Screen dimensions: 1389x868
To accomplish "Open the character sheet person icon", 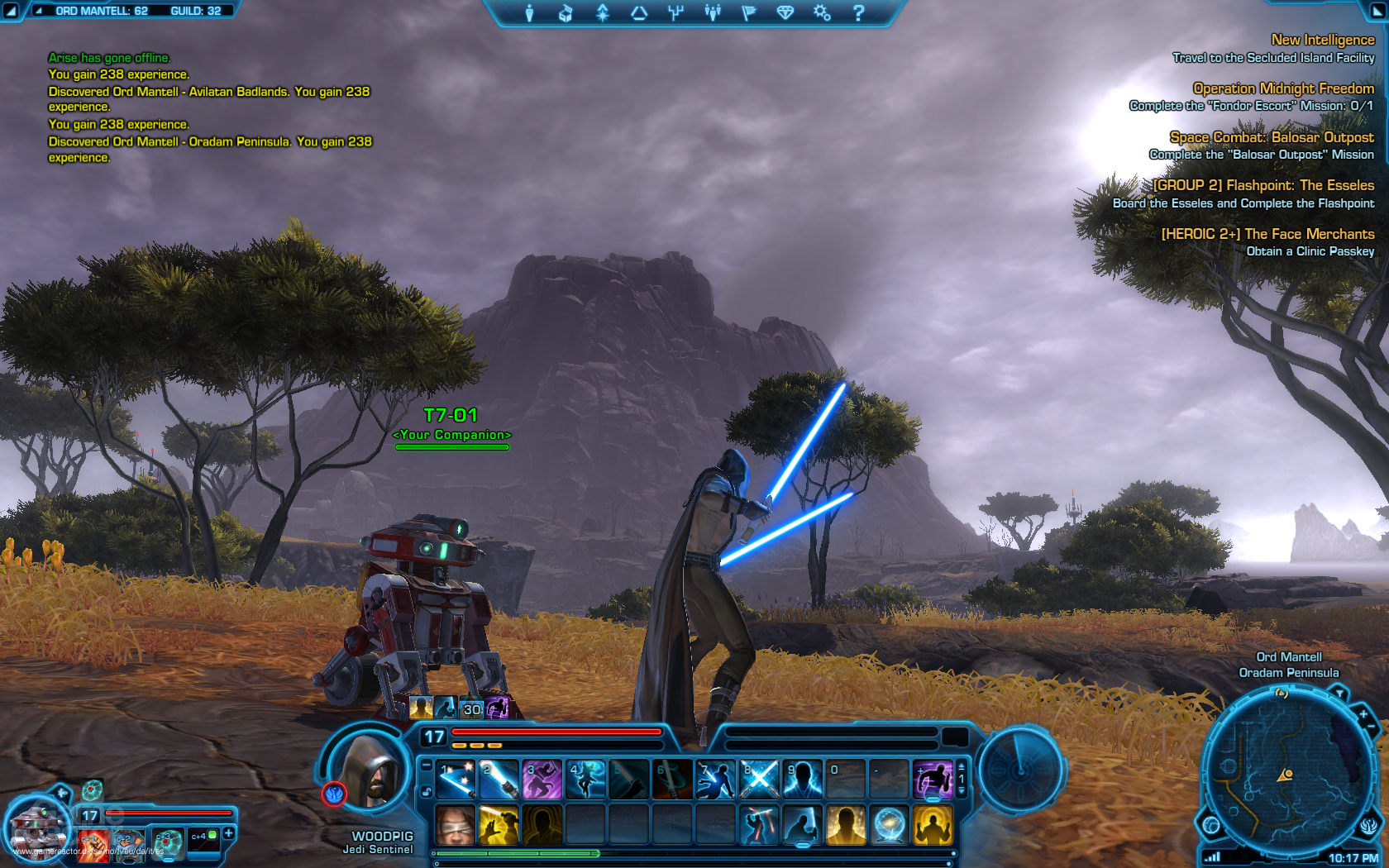I will (530, 12).
